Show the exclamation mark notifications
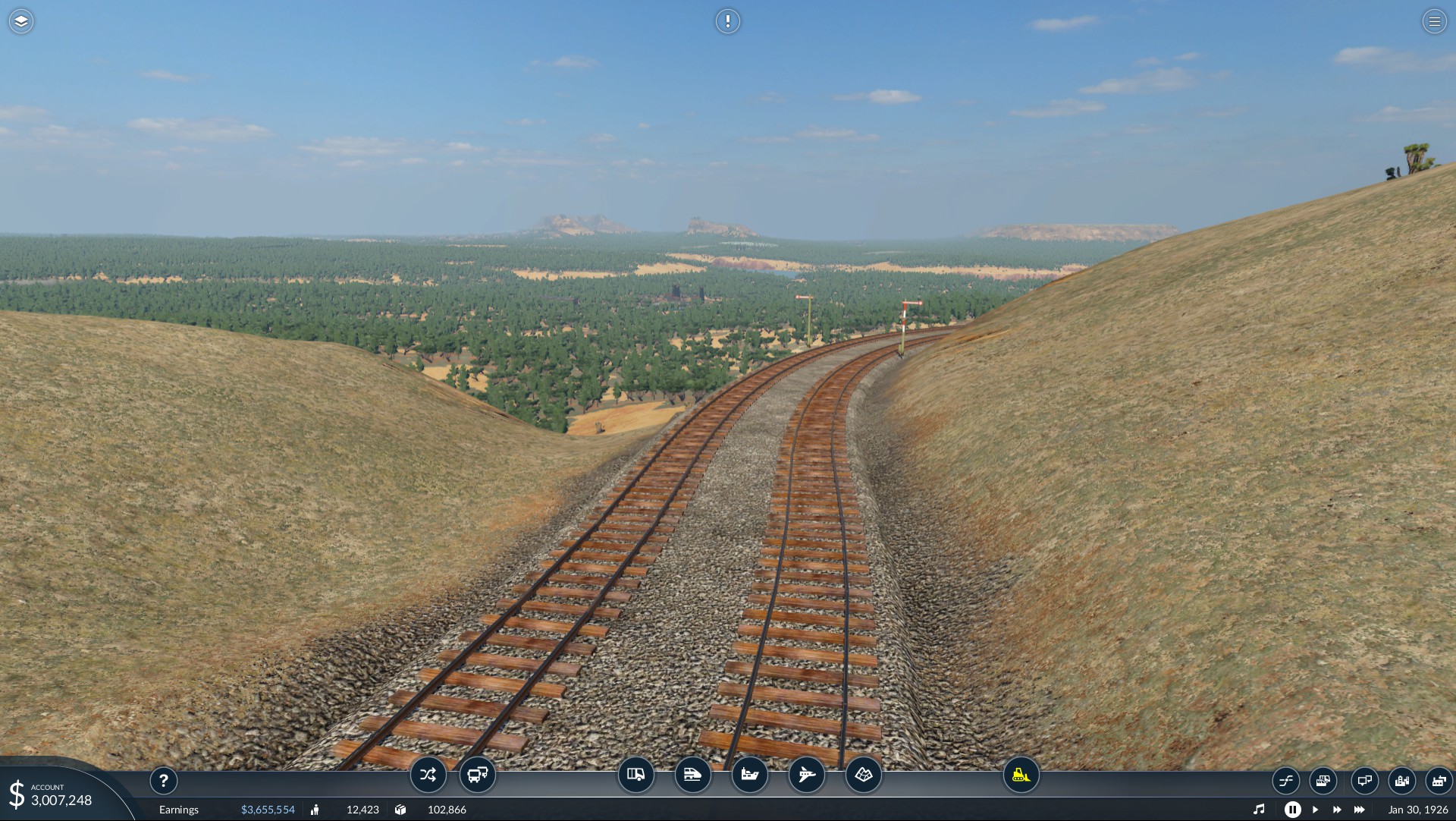The image size is (1456, 821). 727,21
